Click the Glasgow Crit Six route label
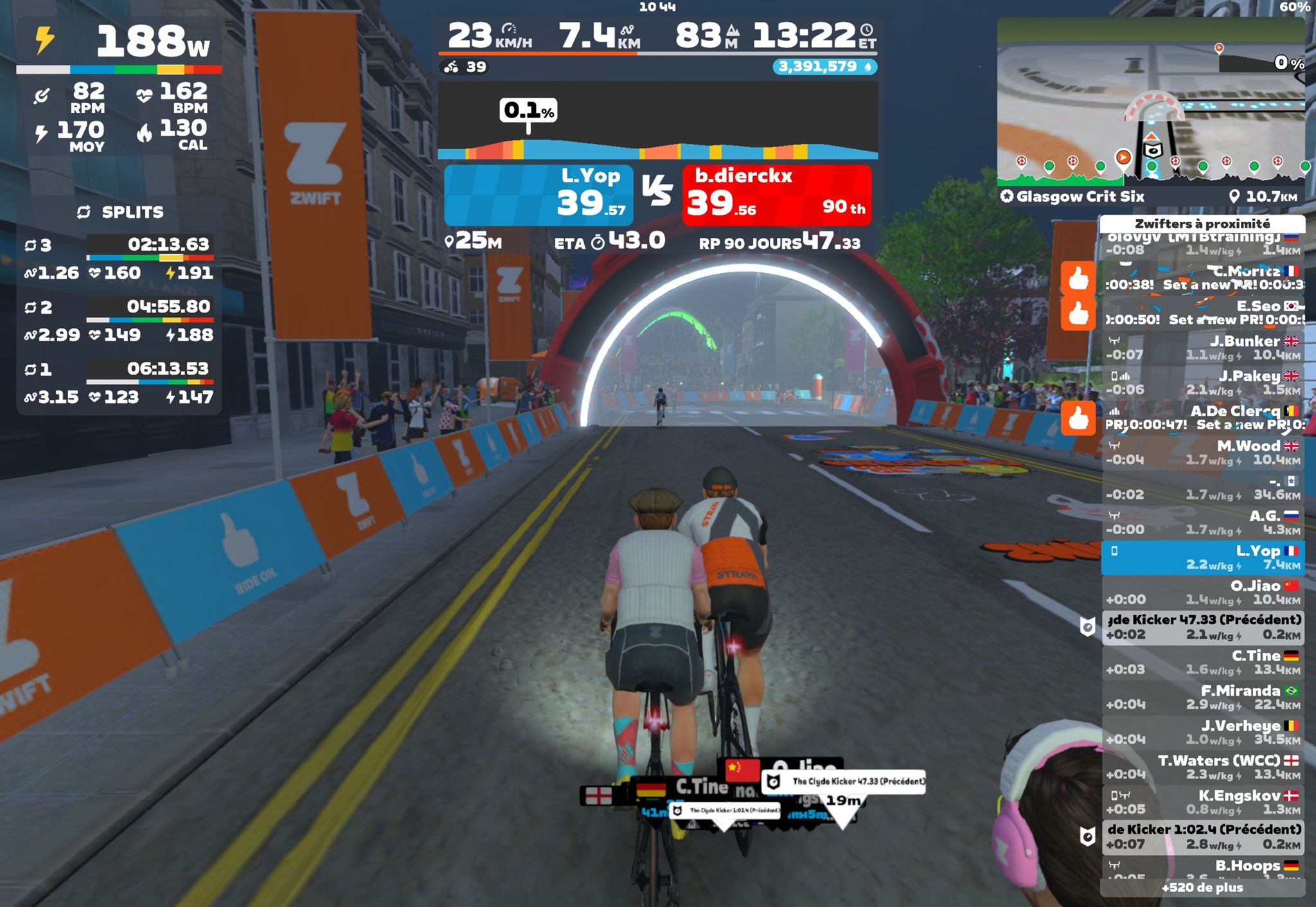This screenshot has width=1316, height=907. coord(1080,197)
